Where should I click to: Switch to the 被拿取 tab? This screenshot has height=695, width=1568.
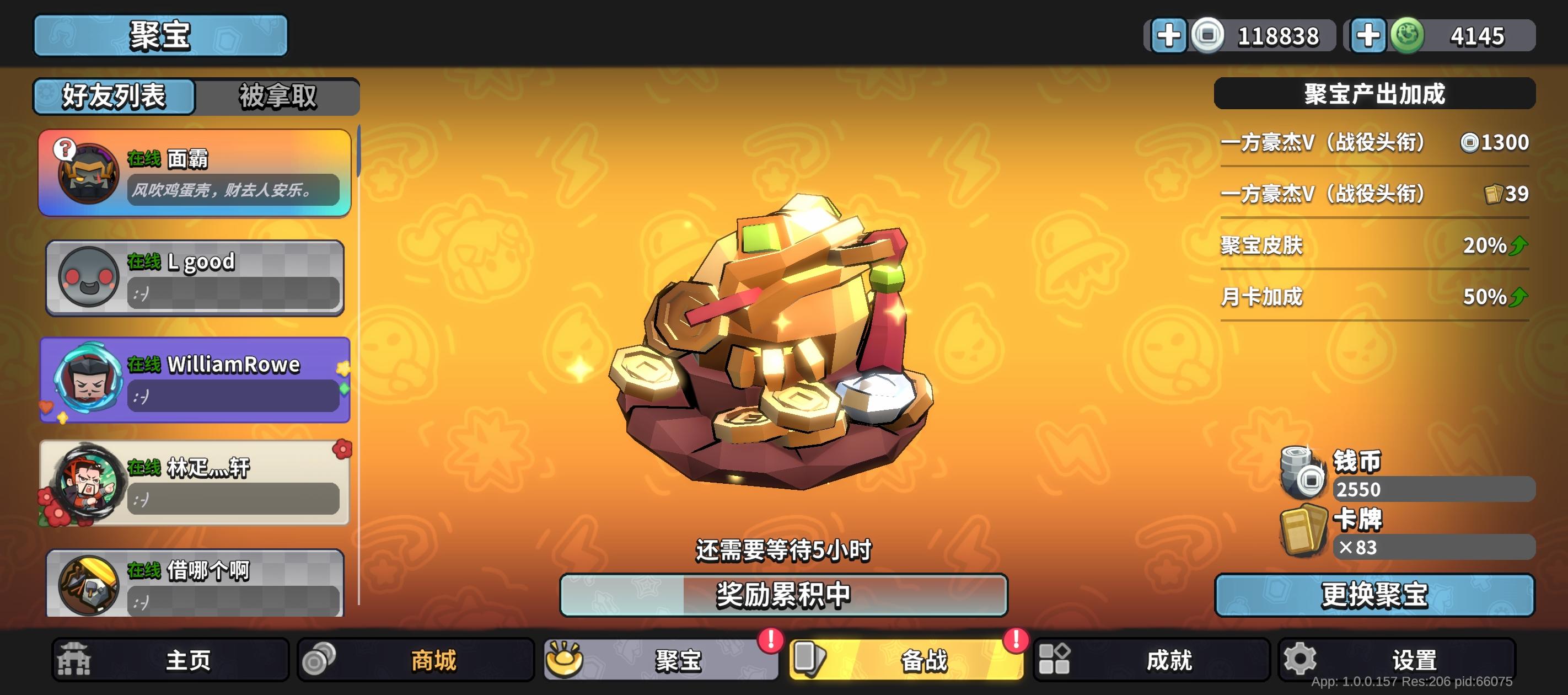coord(277,96)
